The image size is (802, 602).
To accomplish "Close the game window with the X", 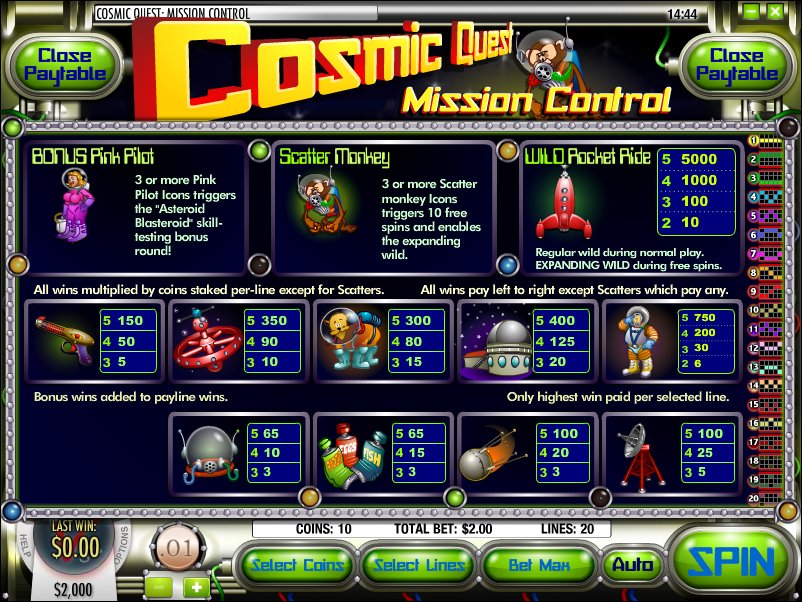I will pos(777,15).
